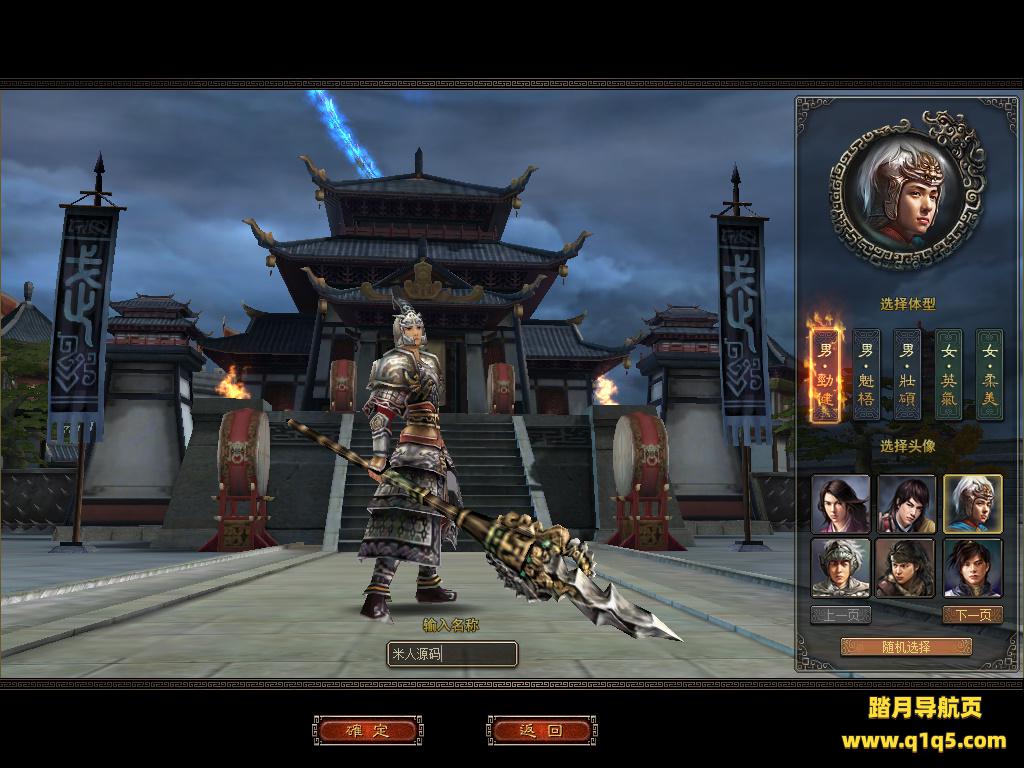
Task: Select the long-haired purple-robed portrait
Action: click(x=840, y=504)
